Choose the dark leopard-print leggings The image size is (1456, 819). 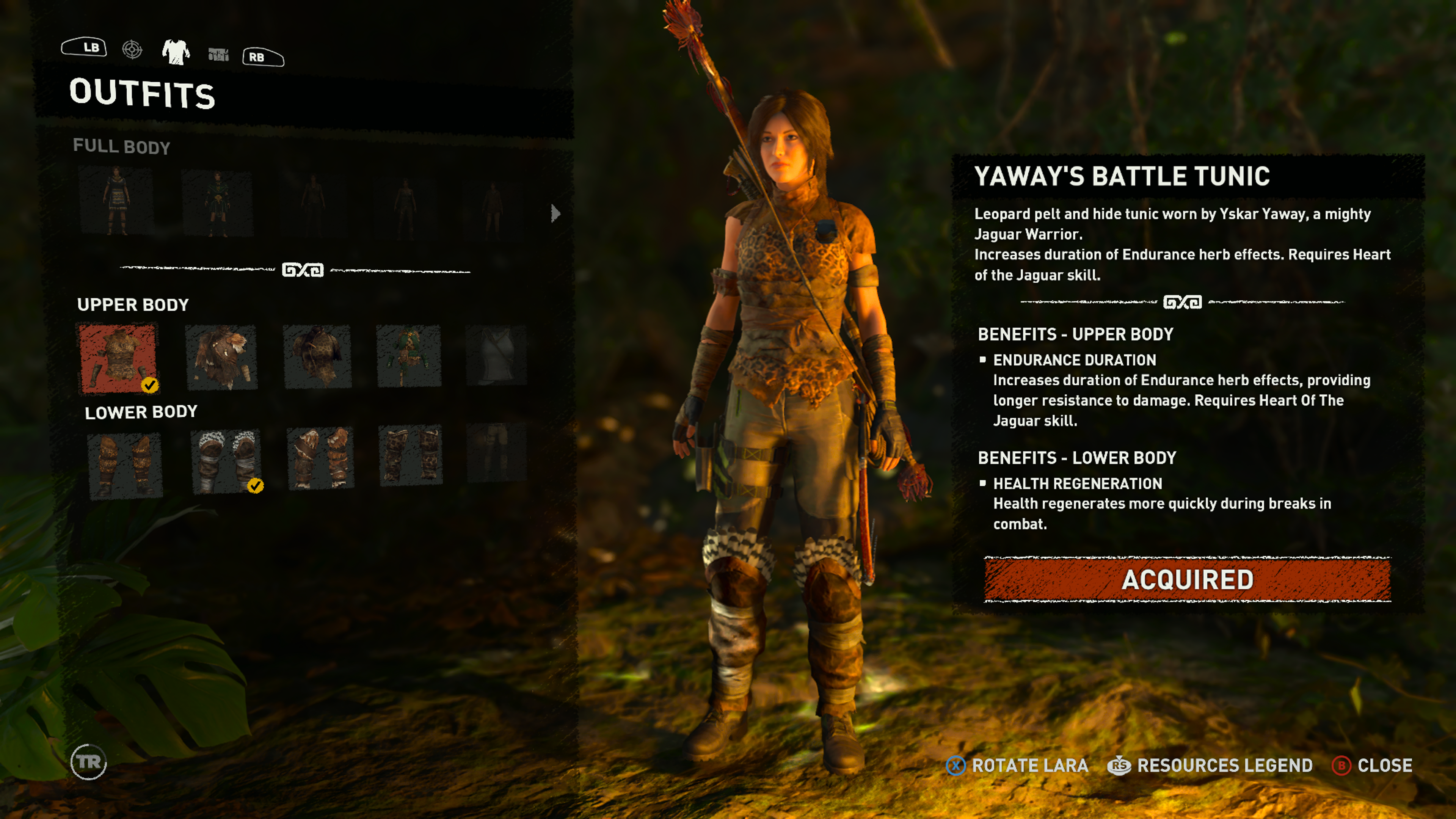coord(410,455)
